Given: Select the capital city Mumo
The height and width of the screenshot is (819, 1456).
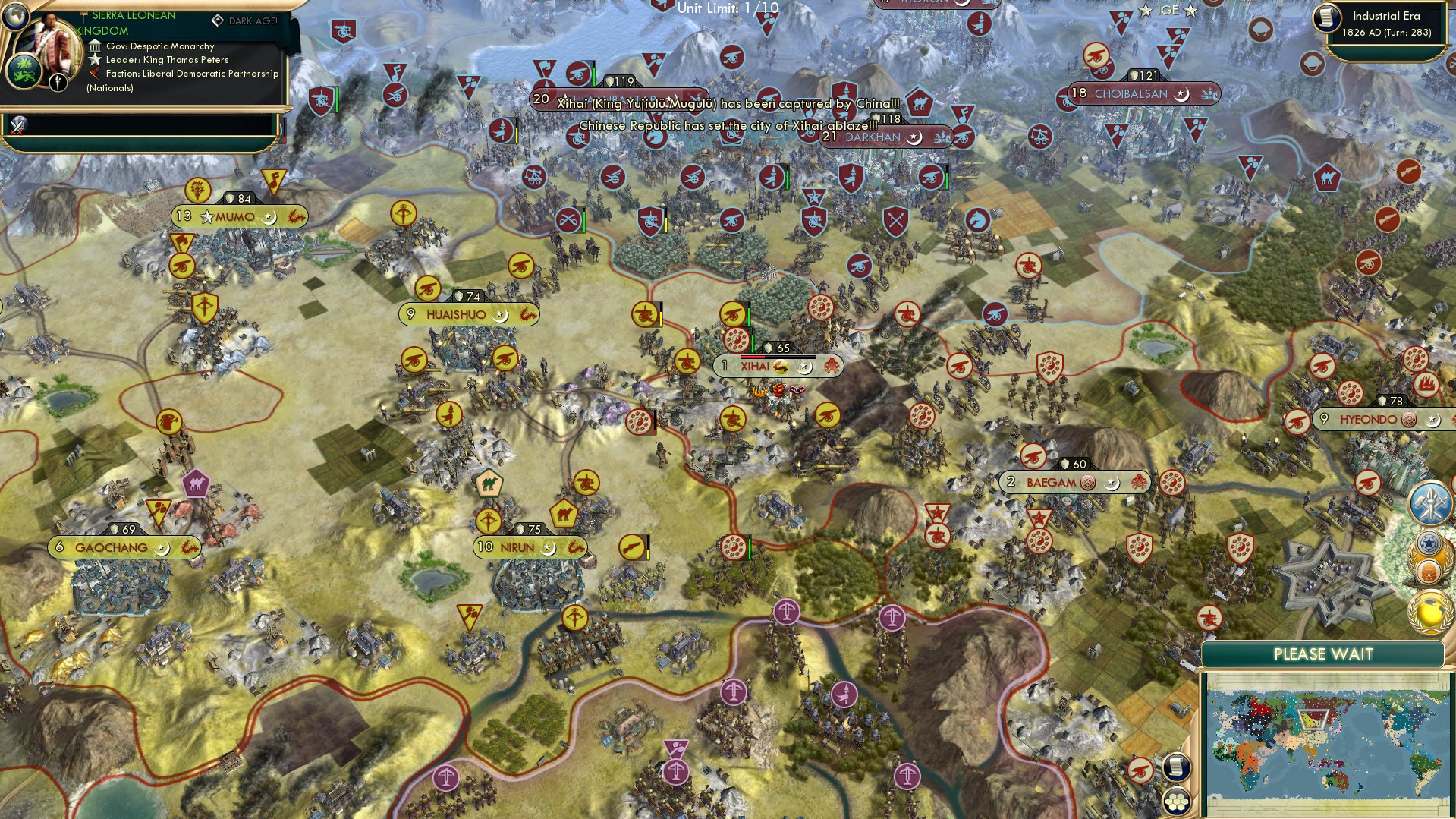Looking at the screenshot, I should click(236, 217).
